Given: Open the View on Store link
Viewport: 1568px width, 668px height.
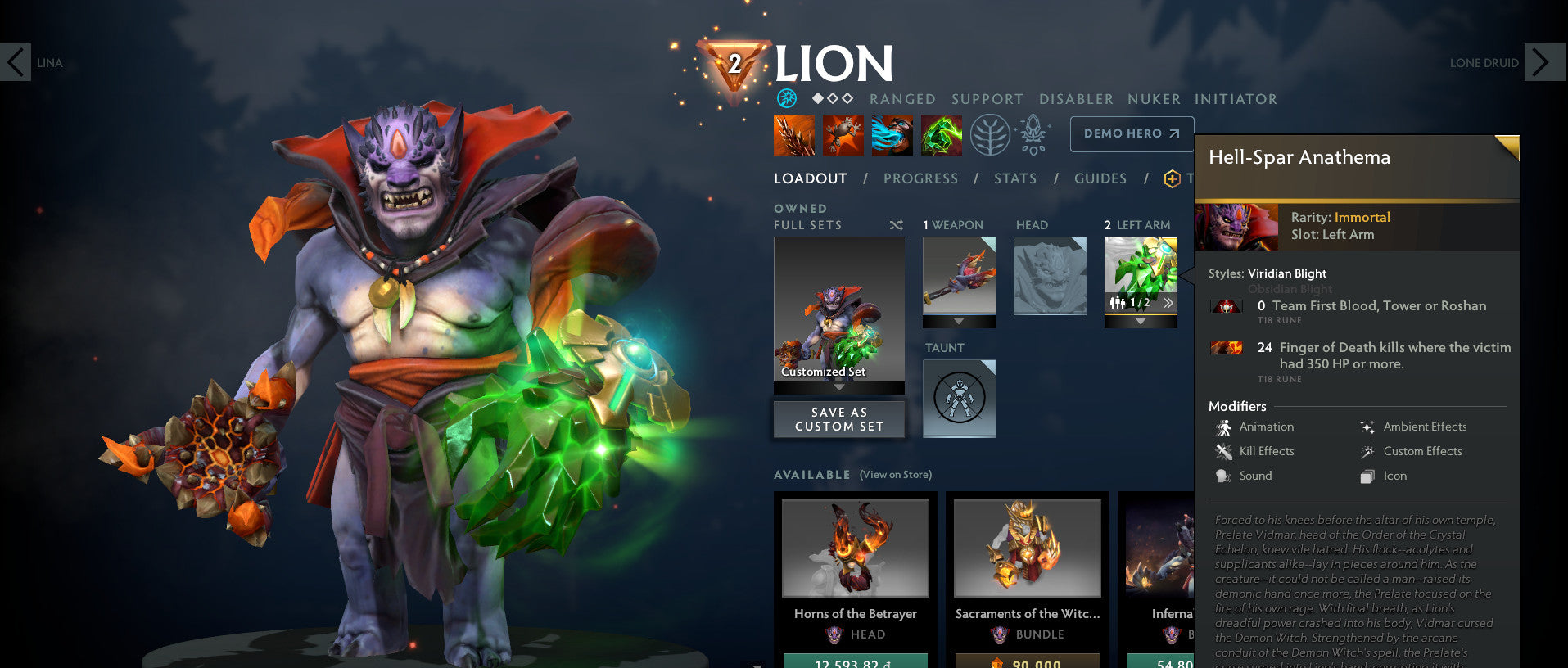Looking at the screenshot, I should 894,474.
